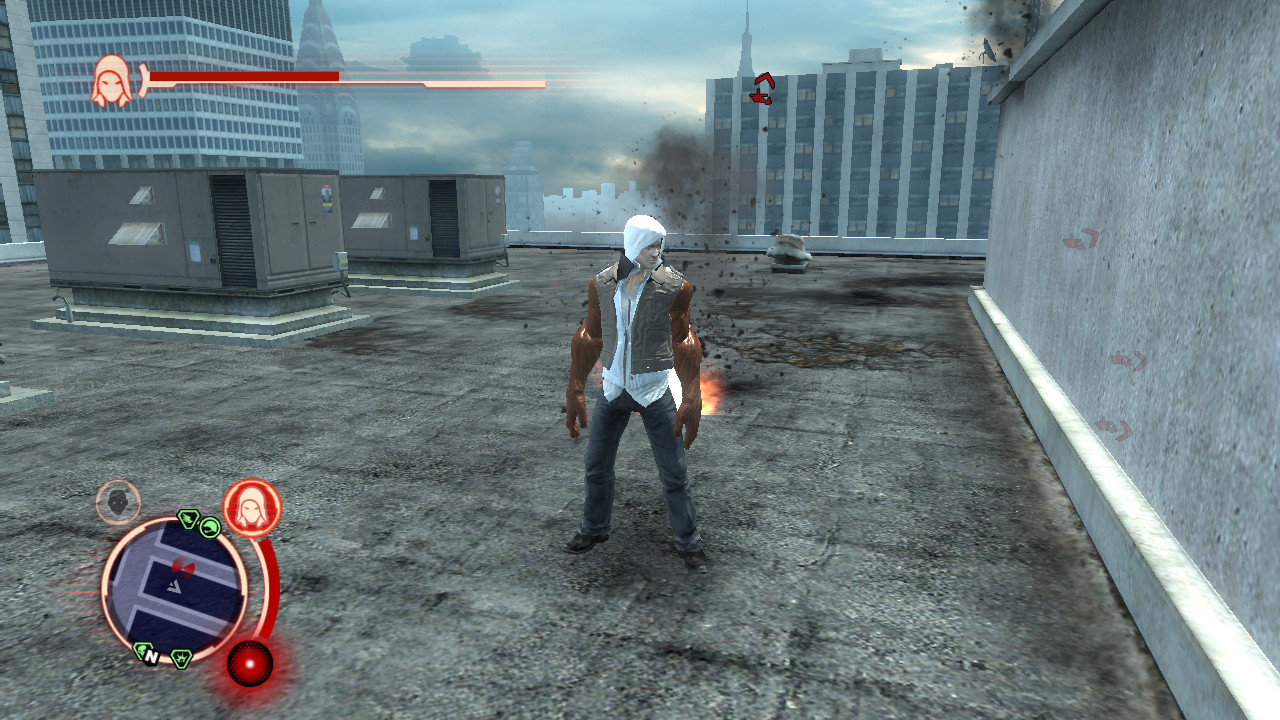
Task: Click the glowing red orb under the target portrait
Action: [x=250, y=662]
